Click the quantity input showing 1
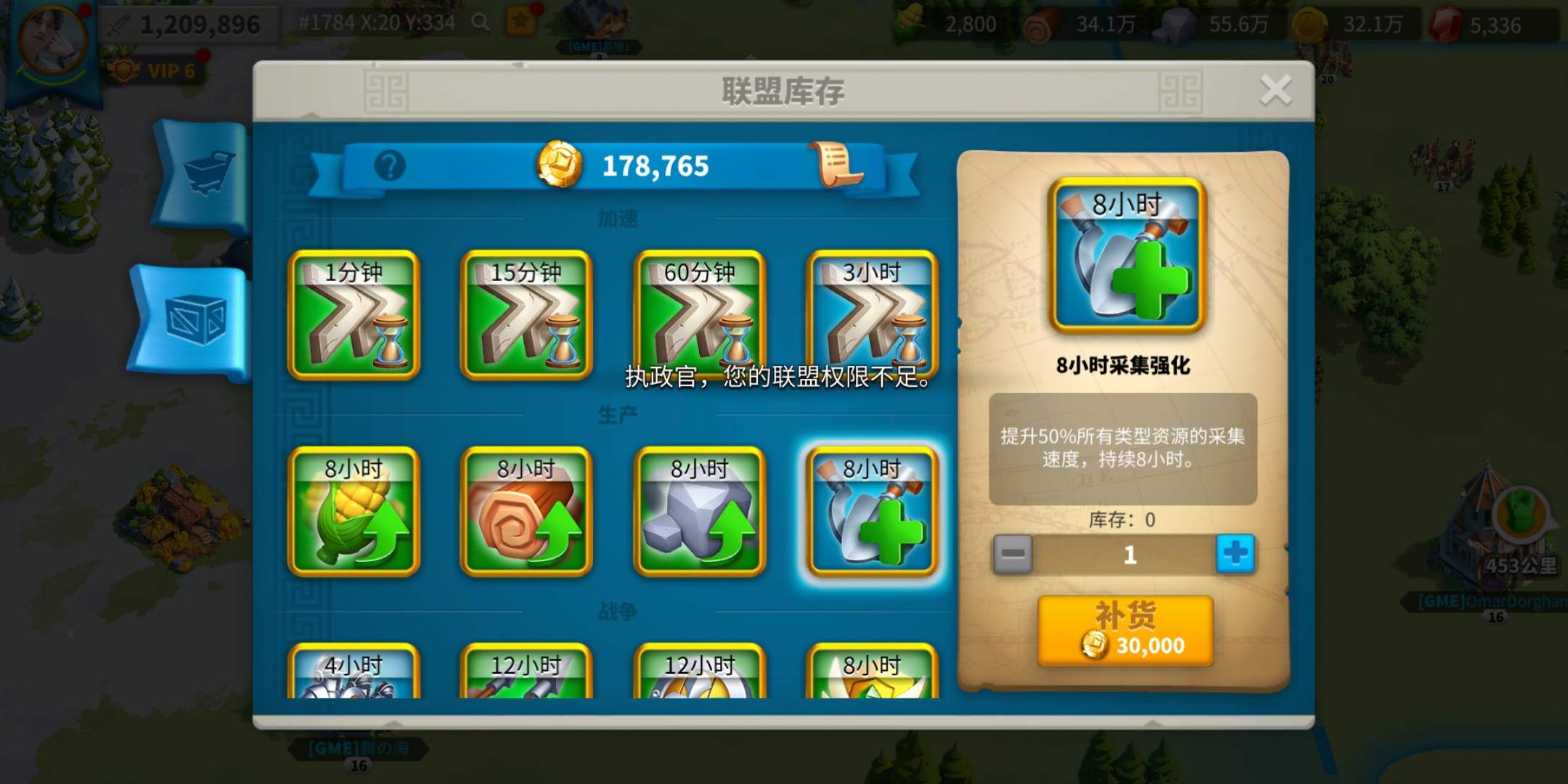Image resolution: width=1568 pixels, height=784 pixels. coord(1132,554)
